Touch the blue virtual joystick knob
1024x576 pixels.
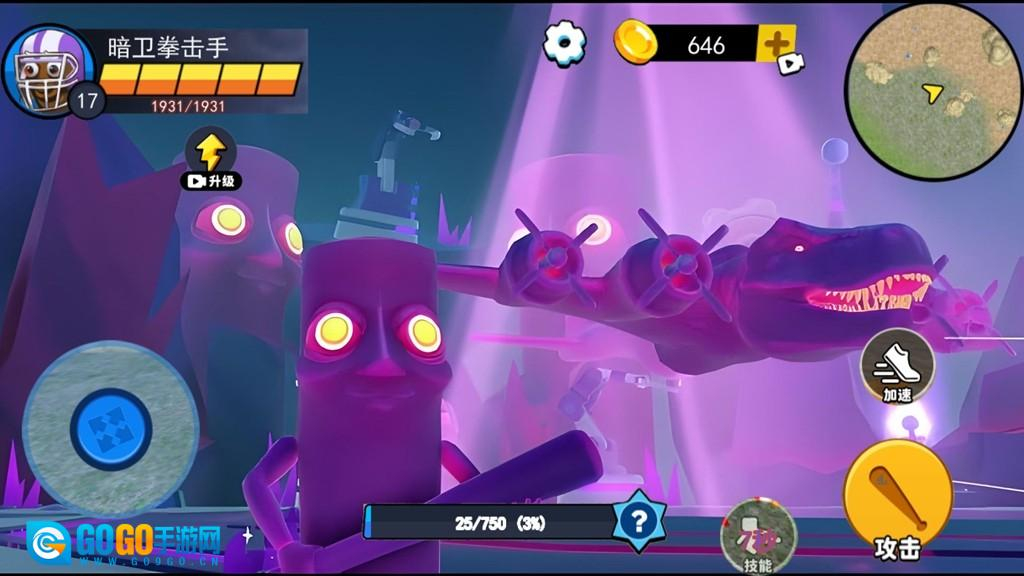click(110, 430)
